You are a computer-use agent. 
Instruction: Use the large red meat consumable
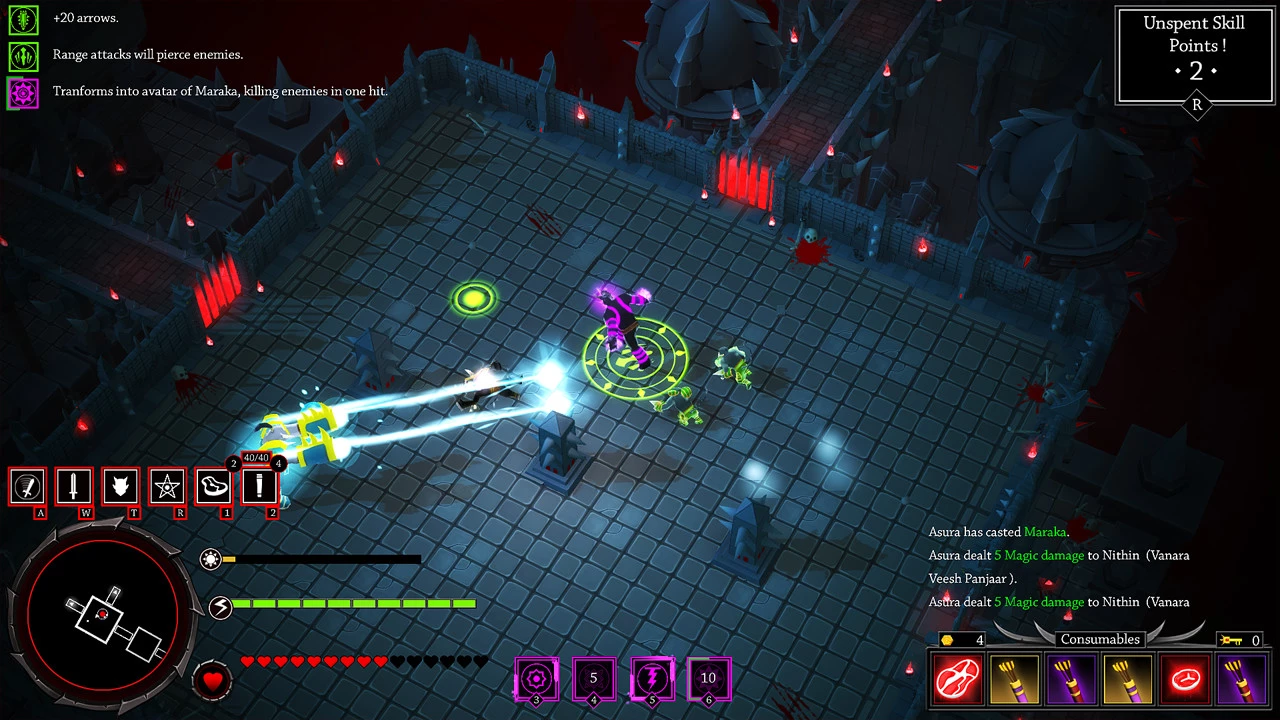(957, 680)
